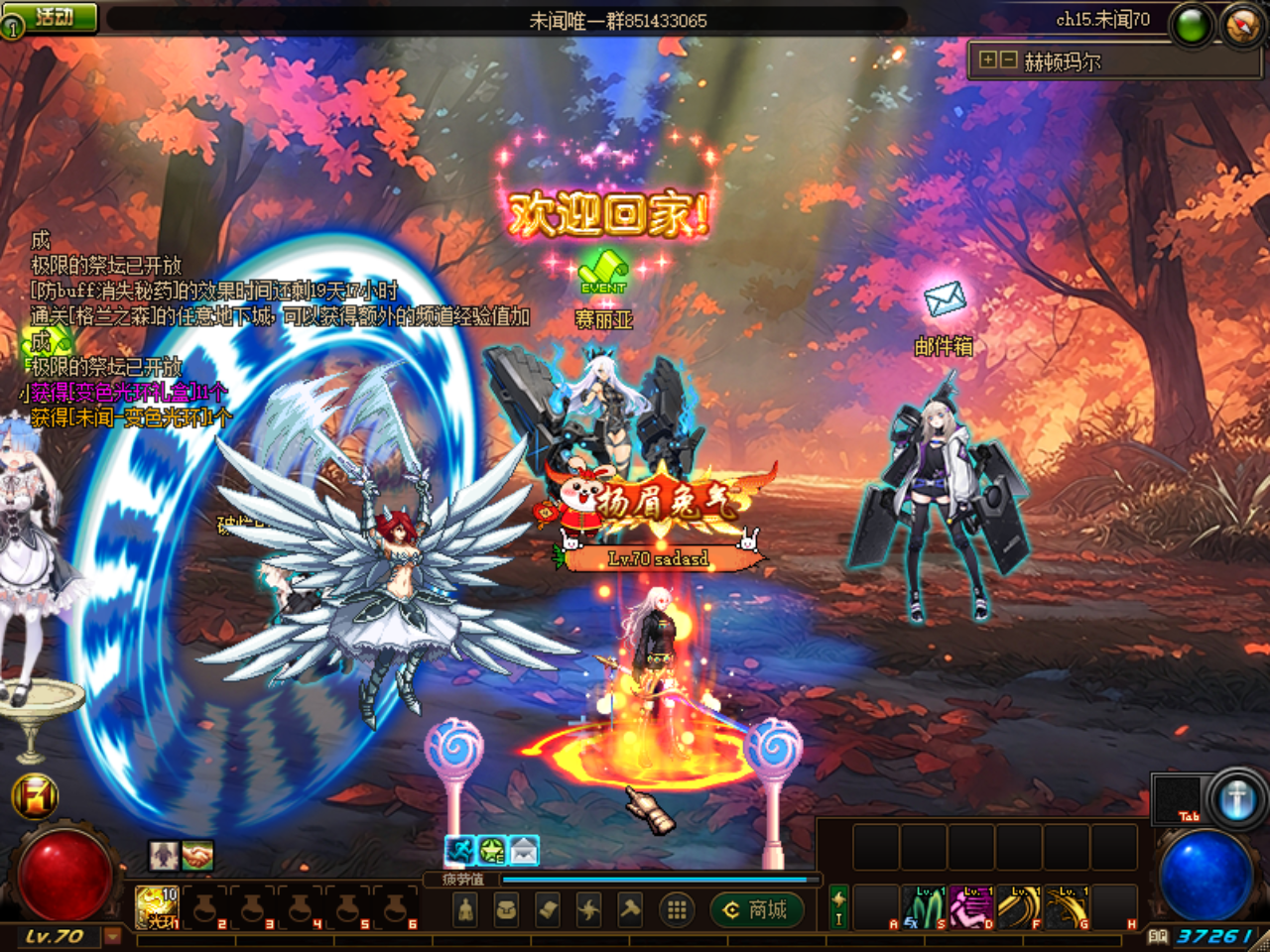The height and width of the screenshot is (952, 1270).
Task: Open the character info window icon
Action: [x=465, y=908]
